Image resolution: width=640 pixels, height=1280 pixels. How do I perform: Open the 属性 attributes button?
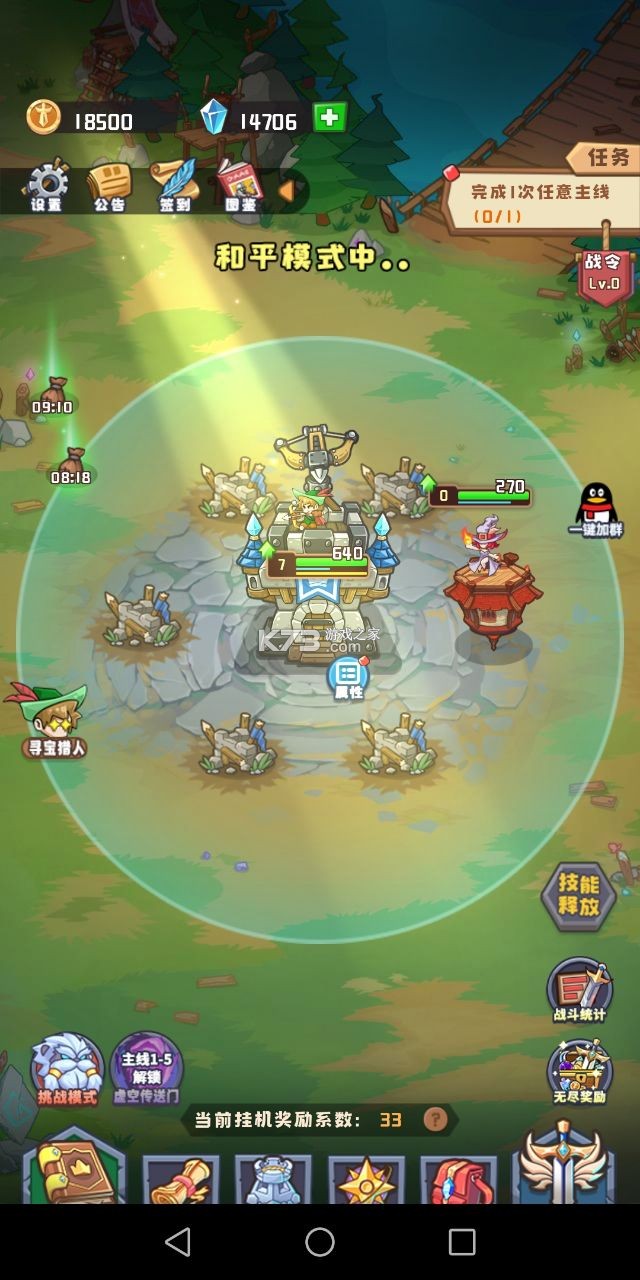tap(348, 677)
